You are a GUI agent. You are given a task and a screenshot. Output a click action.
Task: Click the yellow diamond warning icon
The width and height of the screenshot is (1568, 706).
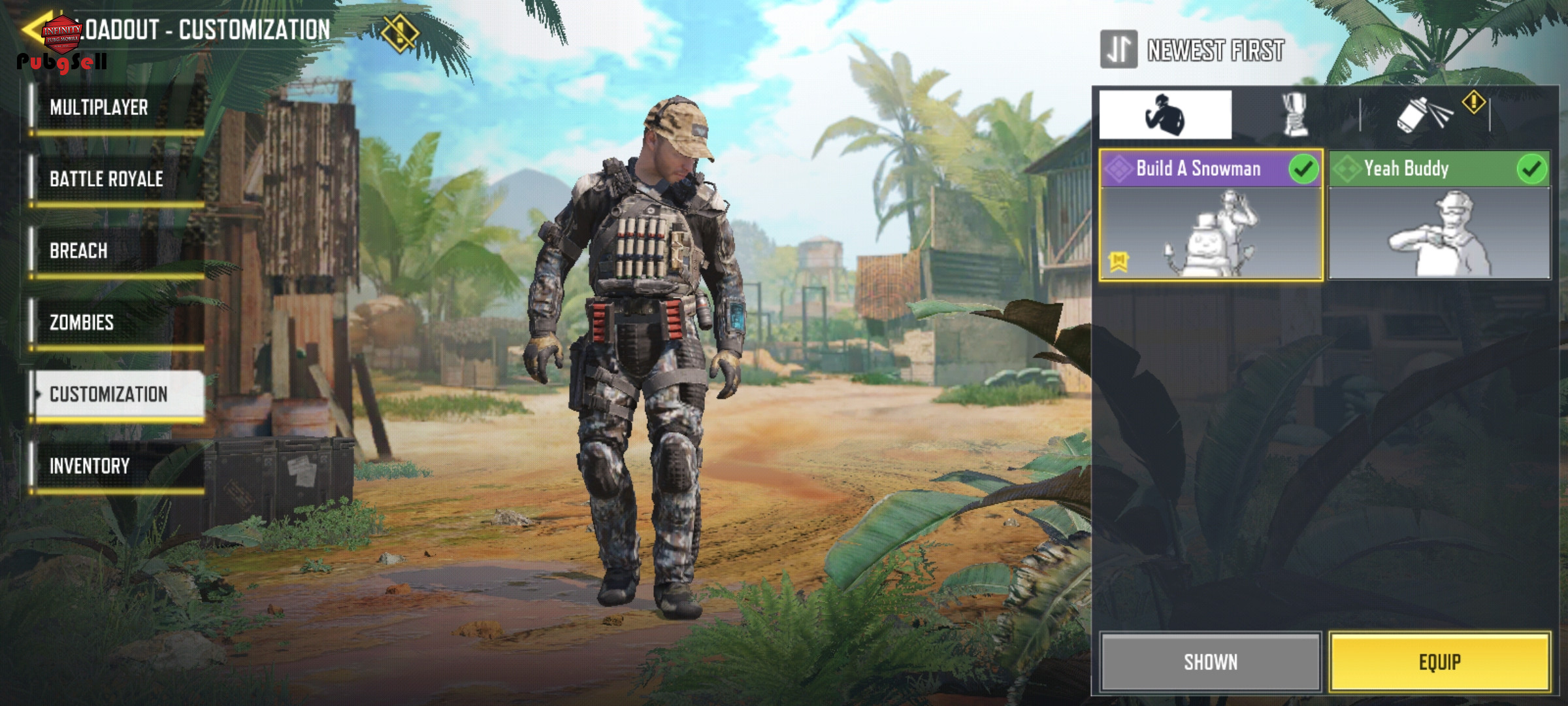tap(399, 33)
